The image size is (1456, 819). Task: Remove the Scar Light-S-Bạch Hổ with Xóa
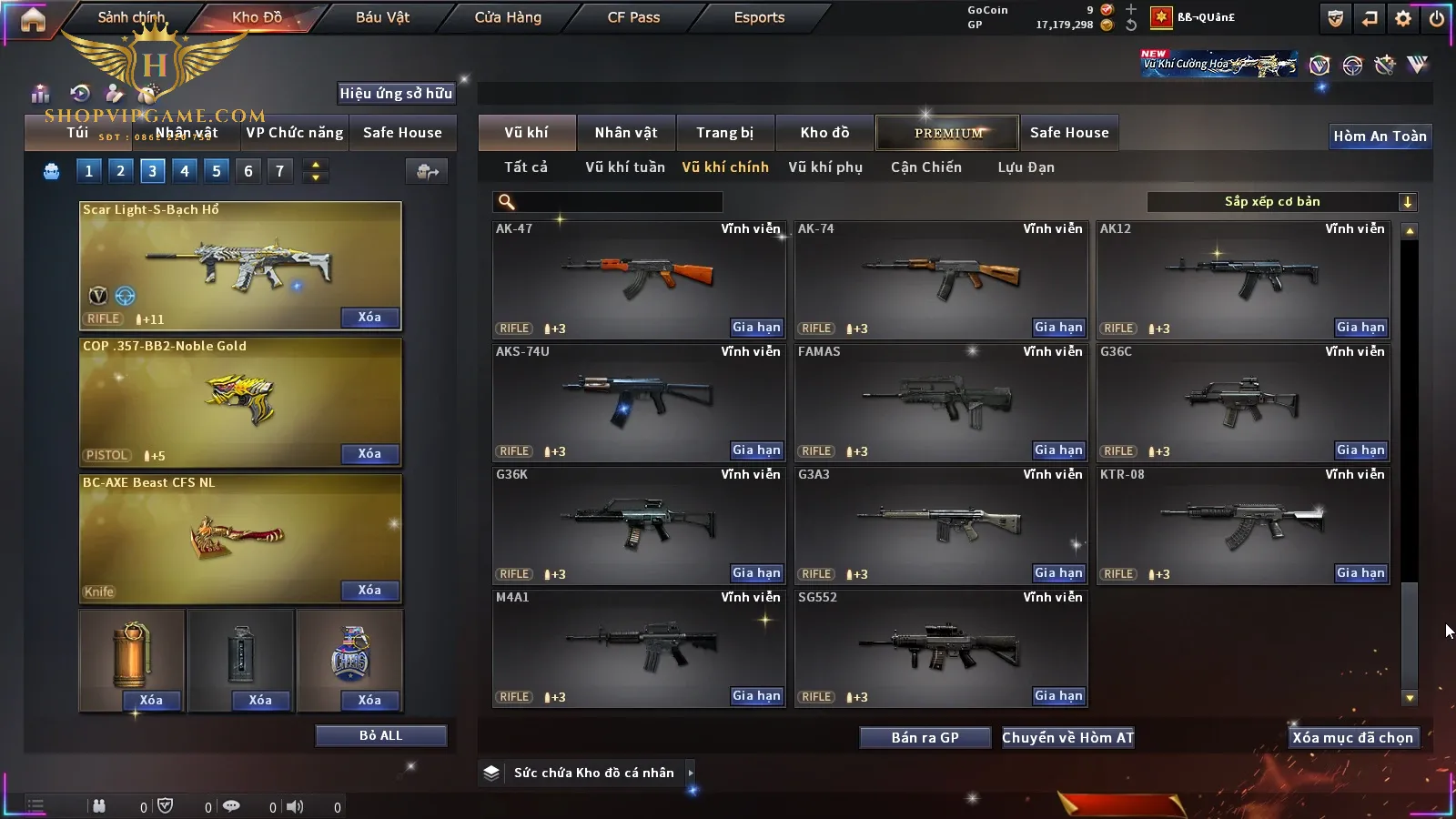click(369, 318)
